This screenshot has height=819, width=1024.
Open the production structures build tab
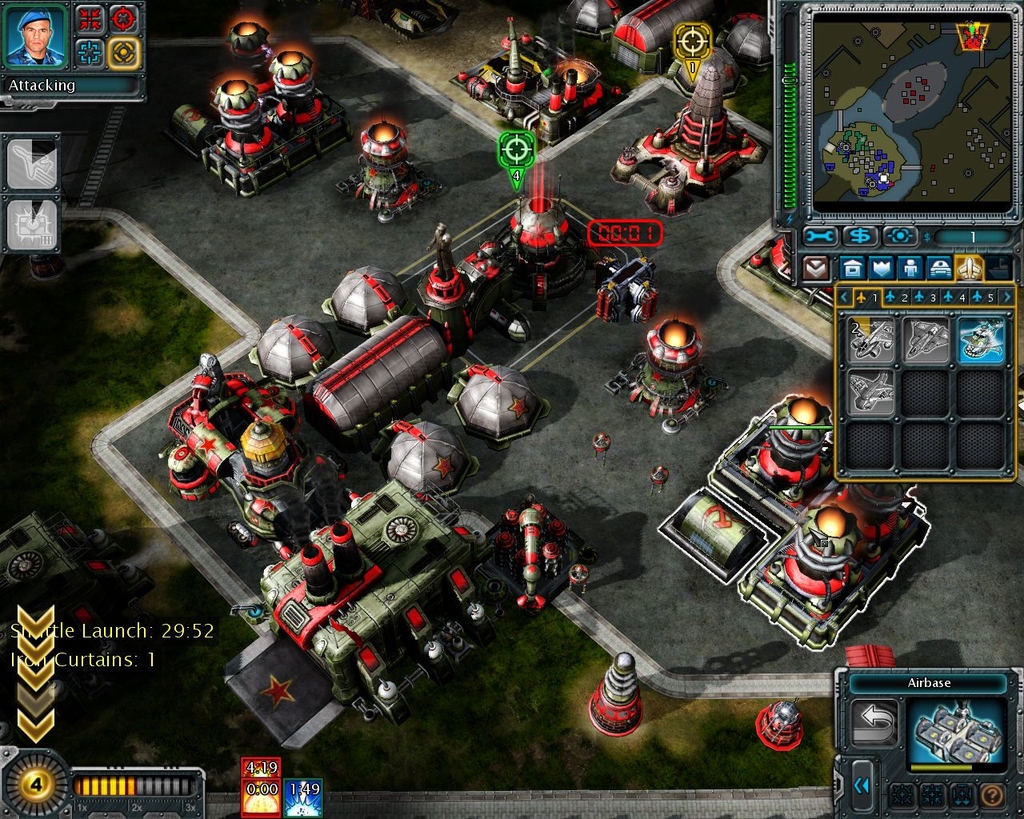852,268
